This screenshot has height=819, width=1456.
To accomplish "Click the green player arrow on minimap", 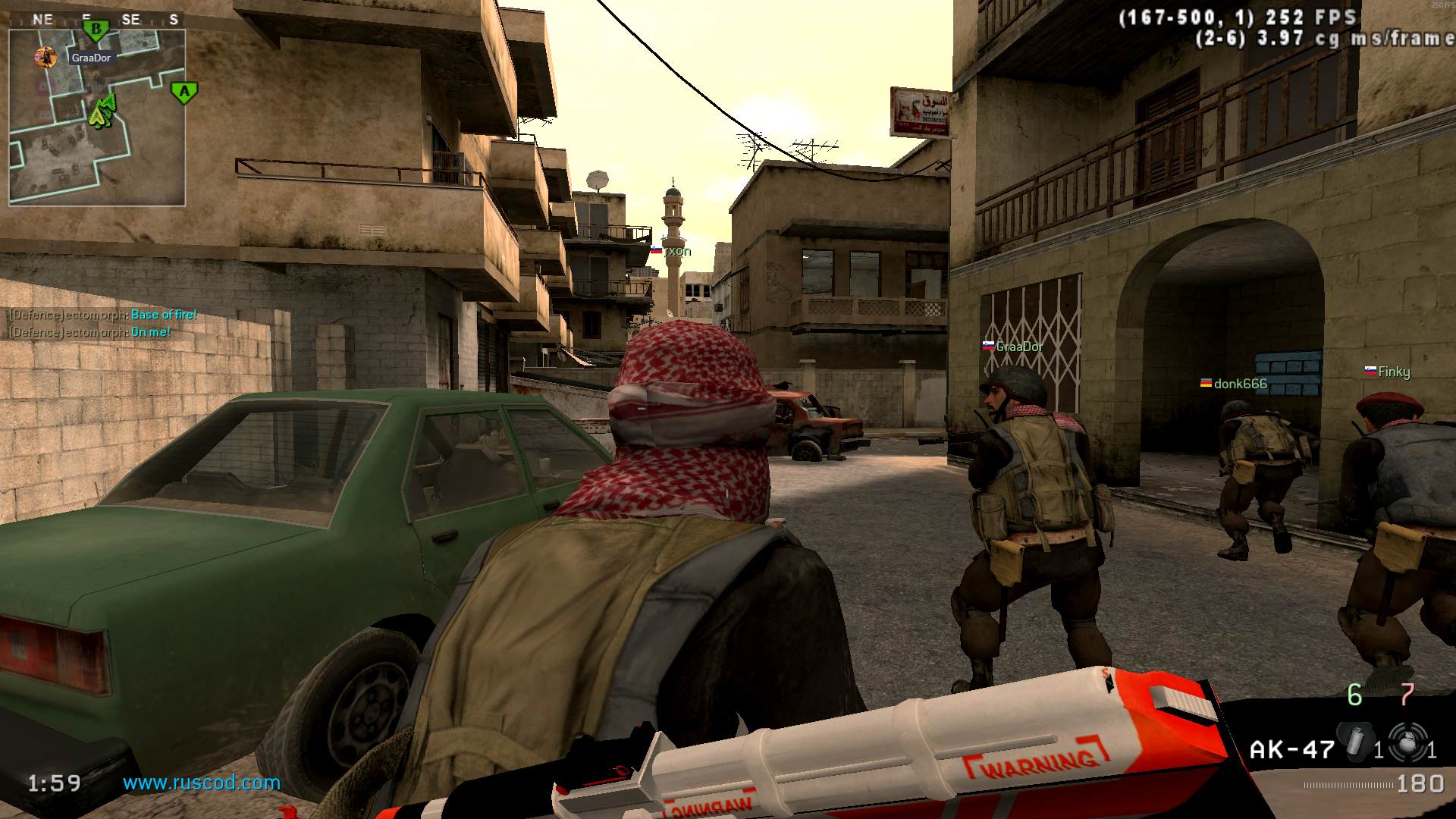I will coord(101,112).
